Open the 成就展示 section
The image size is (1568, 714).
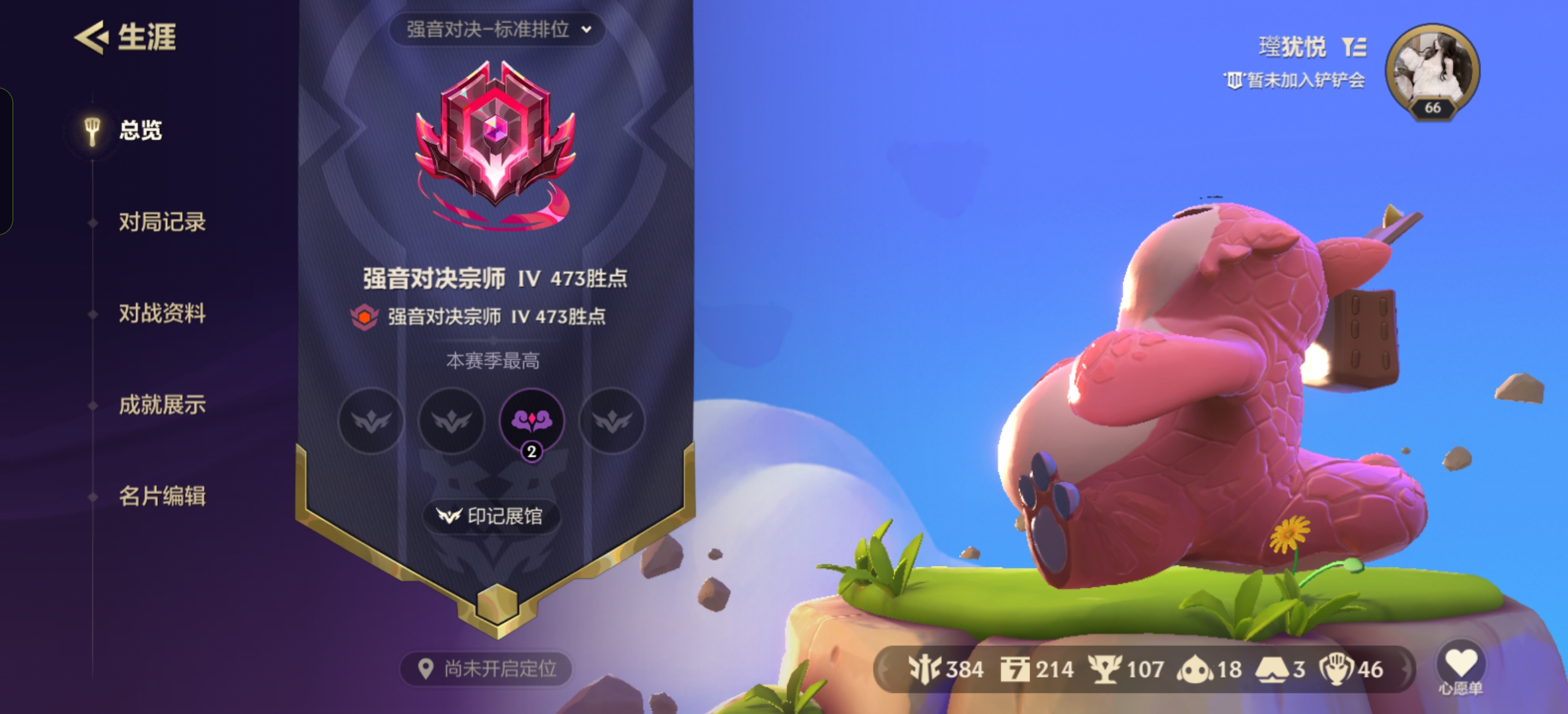coord(163,406)
